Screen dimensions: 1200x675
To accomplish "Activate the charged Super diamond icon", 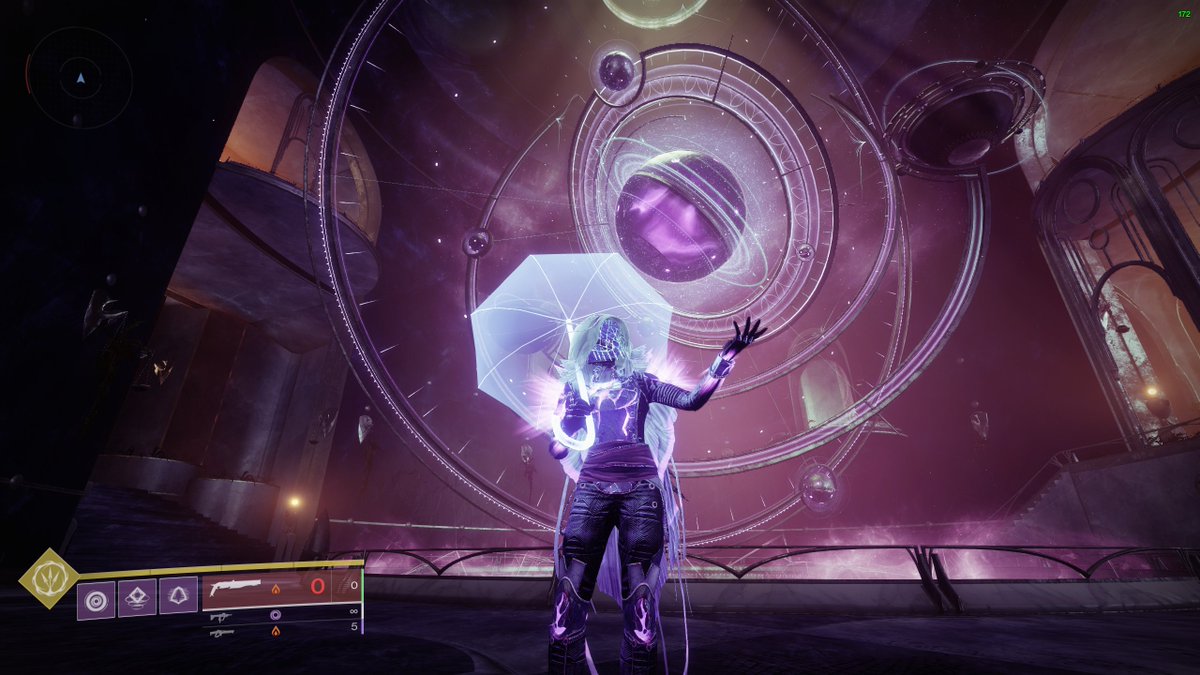I will tap(46, 576).
